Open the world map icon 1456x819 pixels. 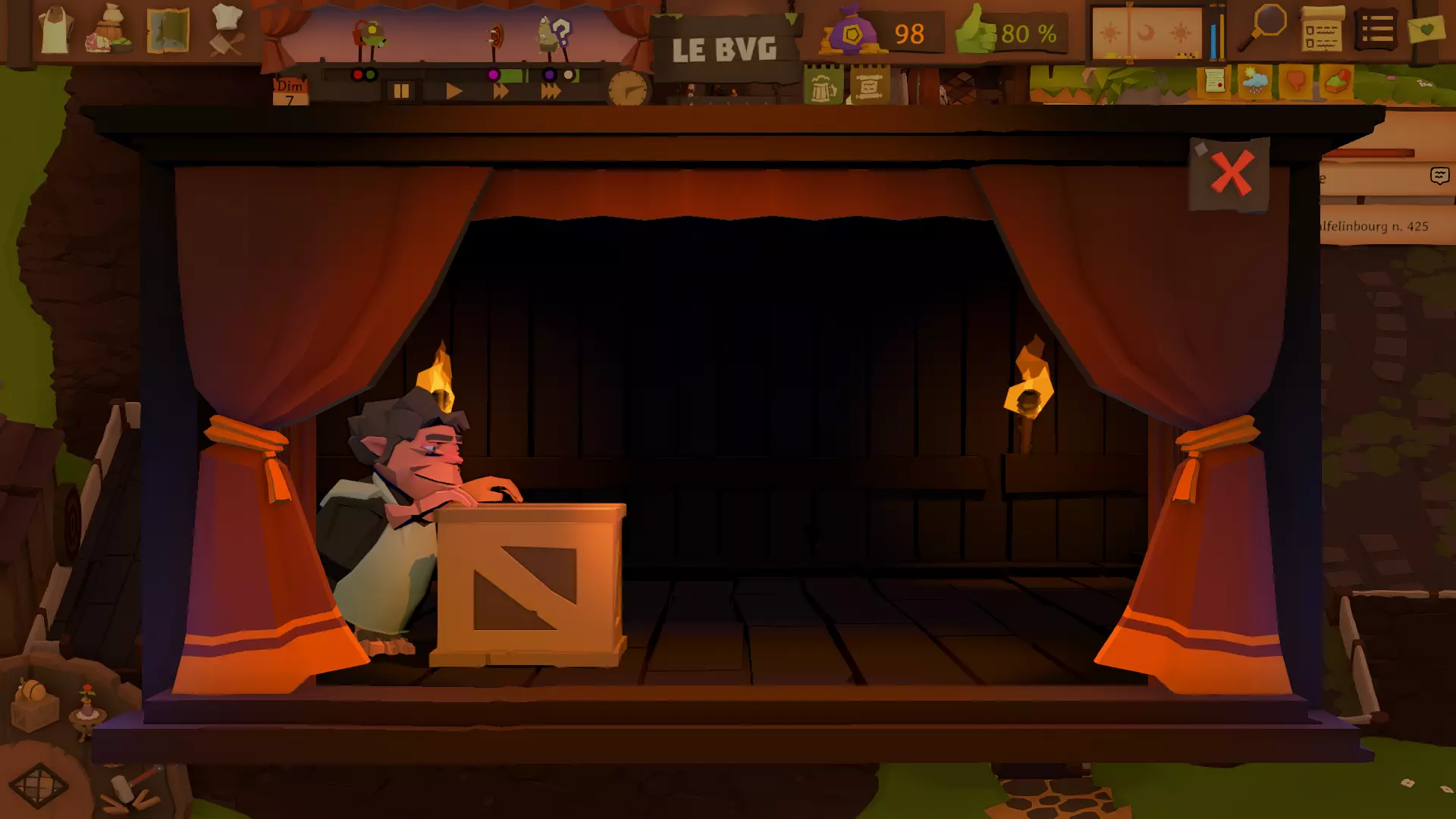pos(168,31)
